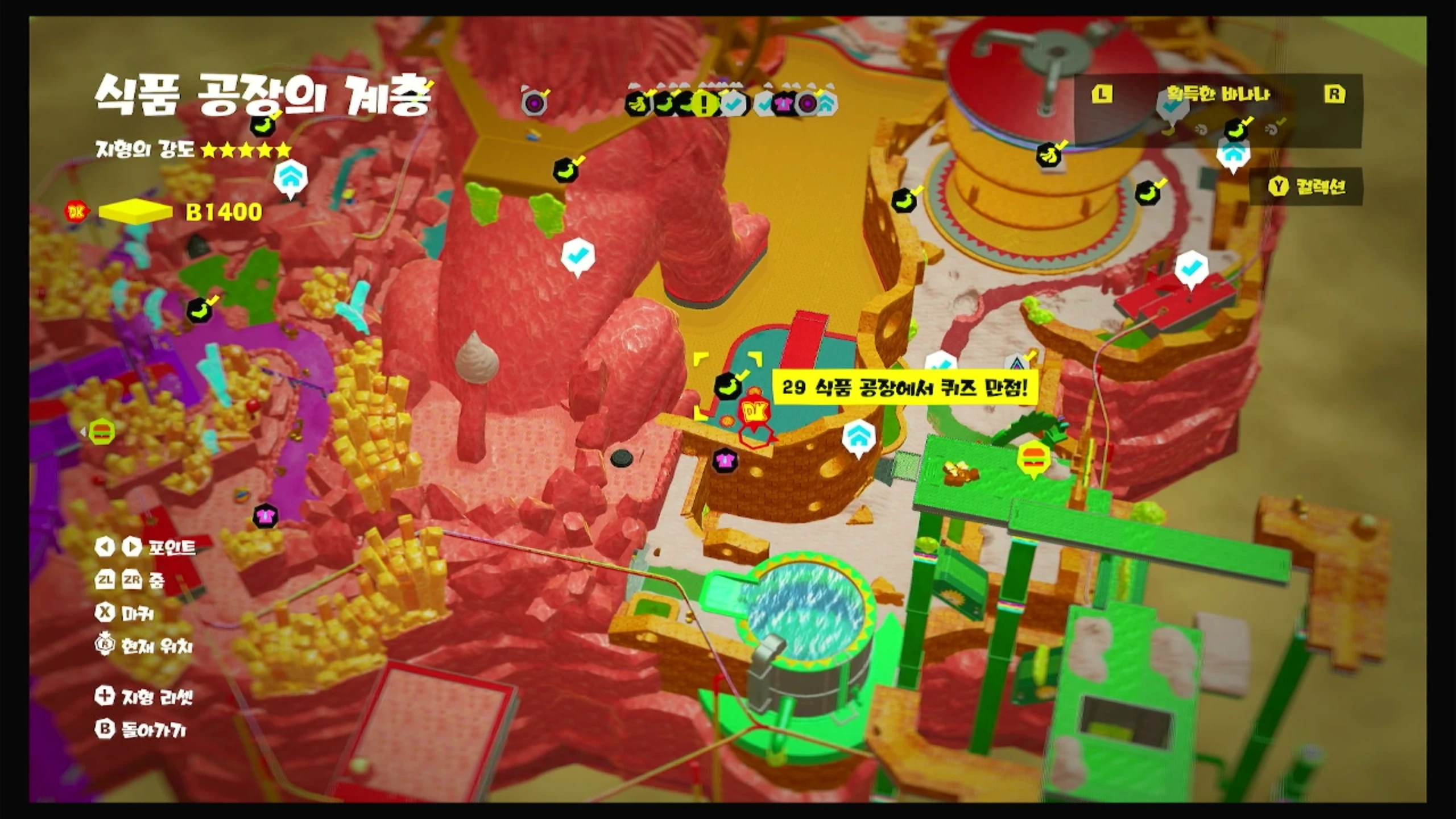Click the warp point marker below the terrain stars

[291, 179]
